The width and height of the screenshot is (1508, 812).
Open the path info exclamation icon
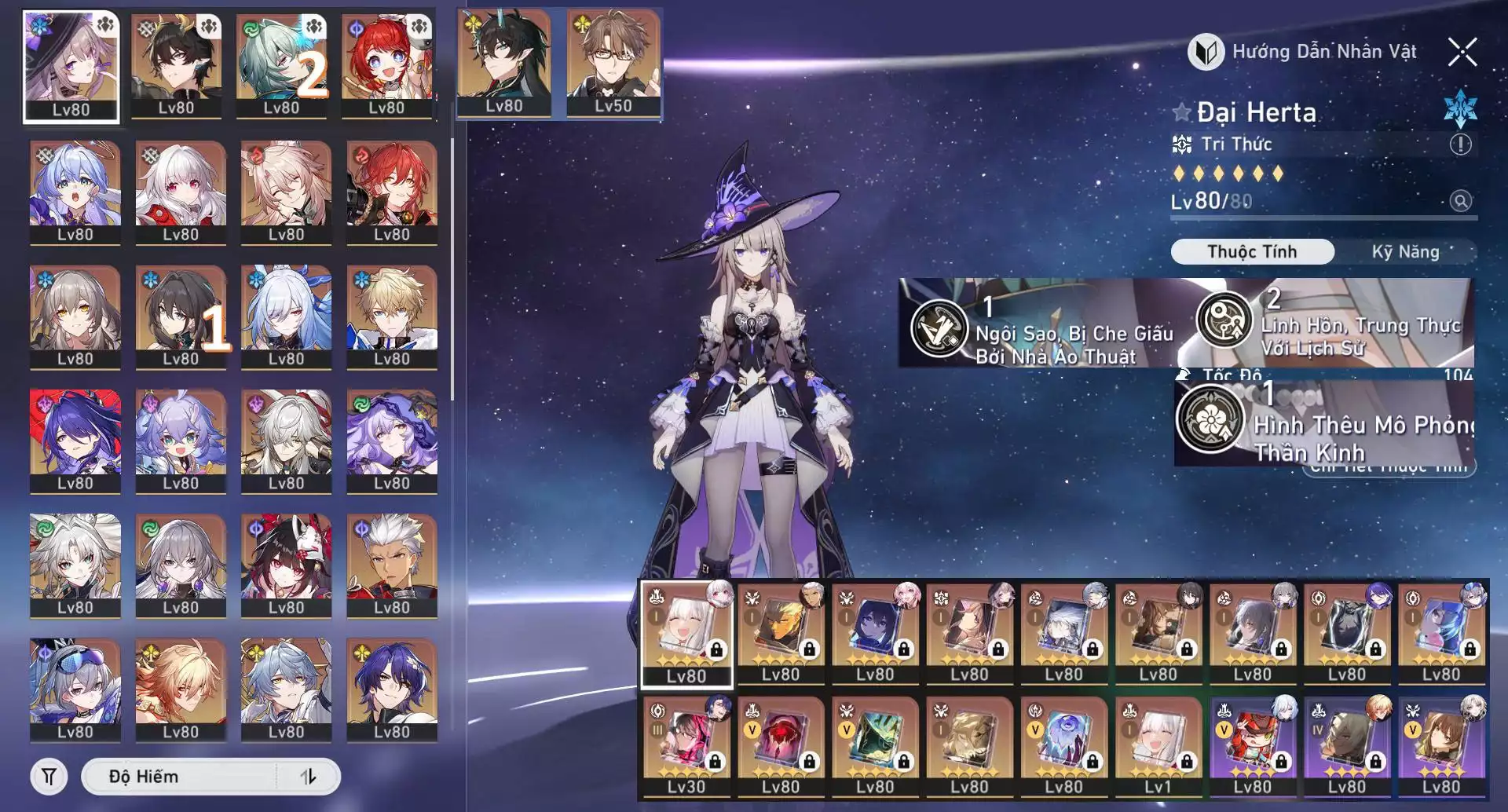[1460, 144]
